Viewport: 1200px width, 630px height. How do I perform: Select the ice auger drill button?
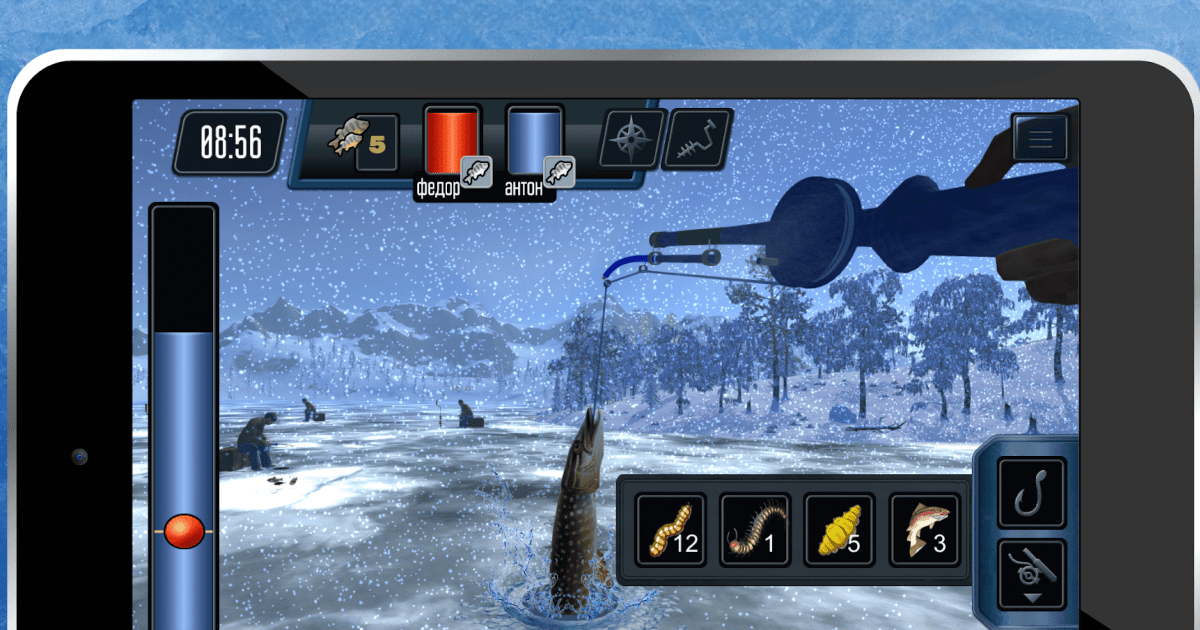click(x=697, y=139)
